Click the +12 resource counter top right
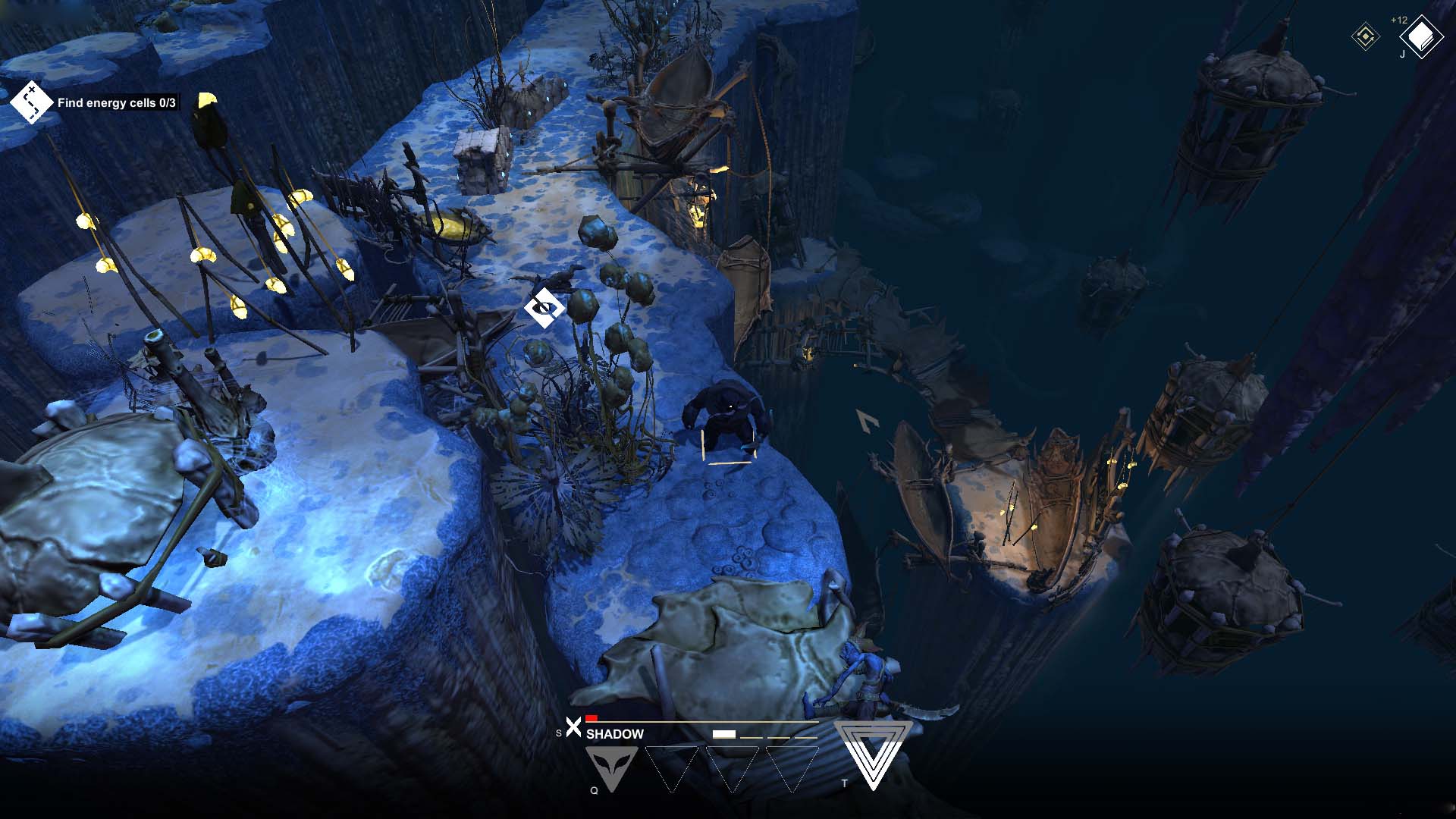Image resolution: width=1456 pixels, height=819 pixels. pos(1398,20)
